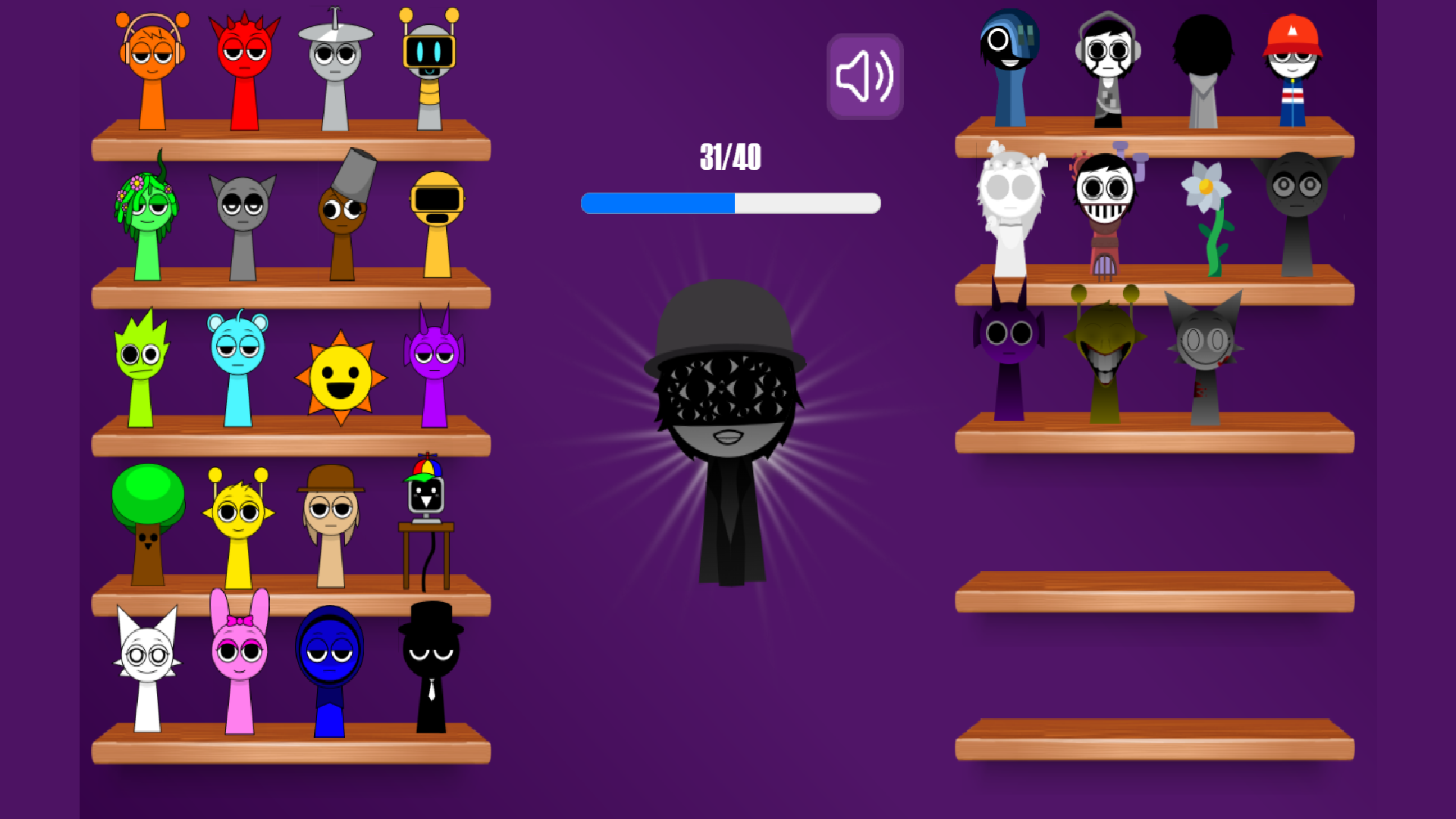Click the 31/40 progress bar

click(728, 202)
